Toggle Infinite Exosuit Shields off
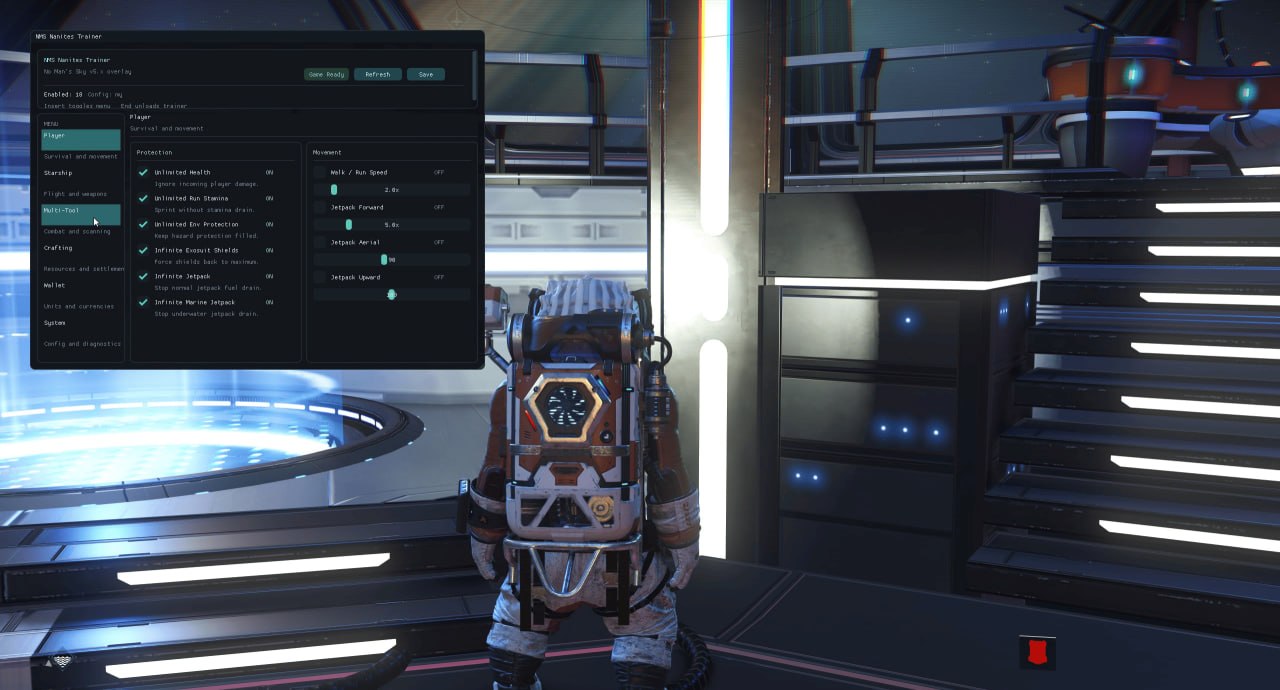 (144, 250)
